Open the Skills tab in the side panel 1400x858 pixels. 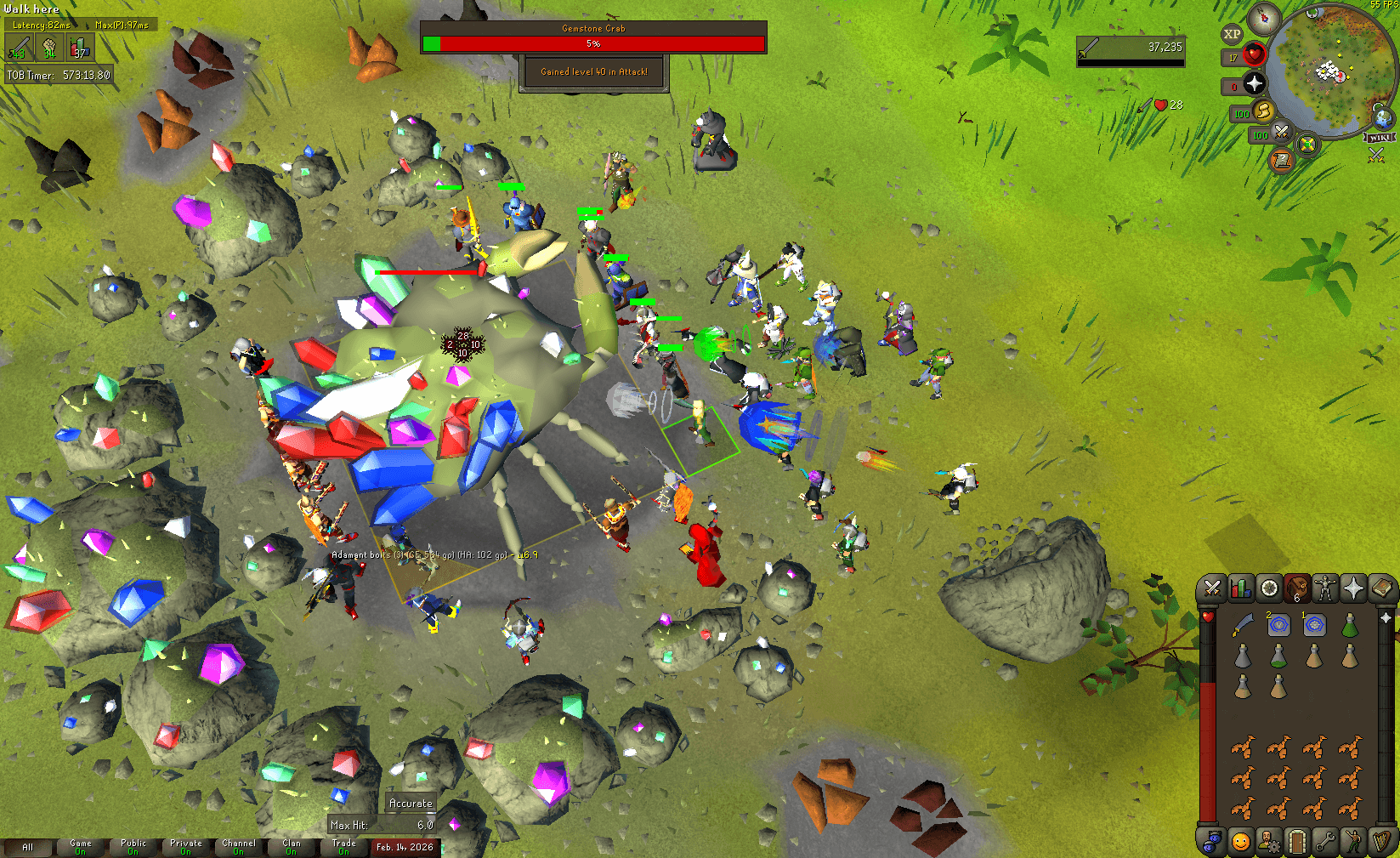coord(1240,588)
